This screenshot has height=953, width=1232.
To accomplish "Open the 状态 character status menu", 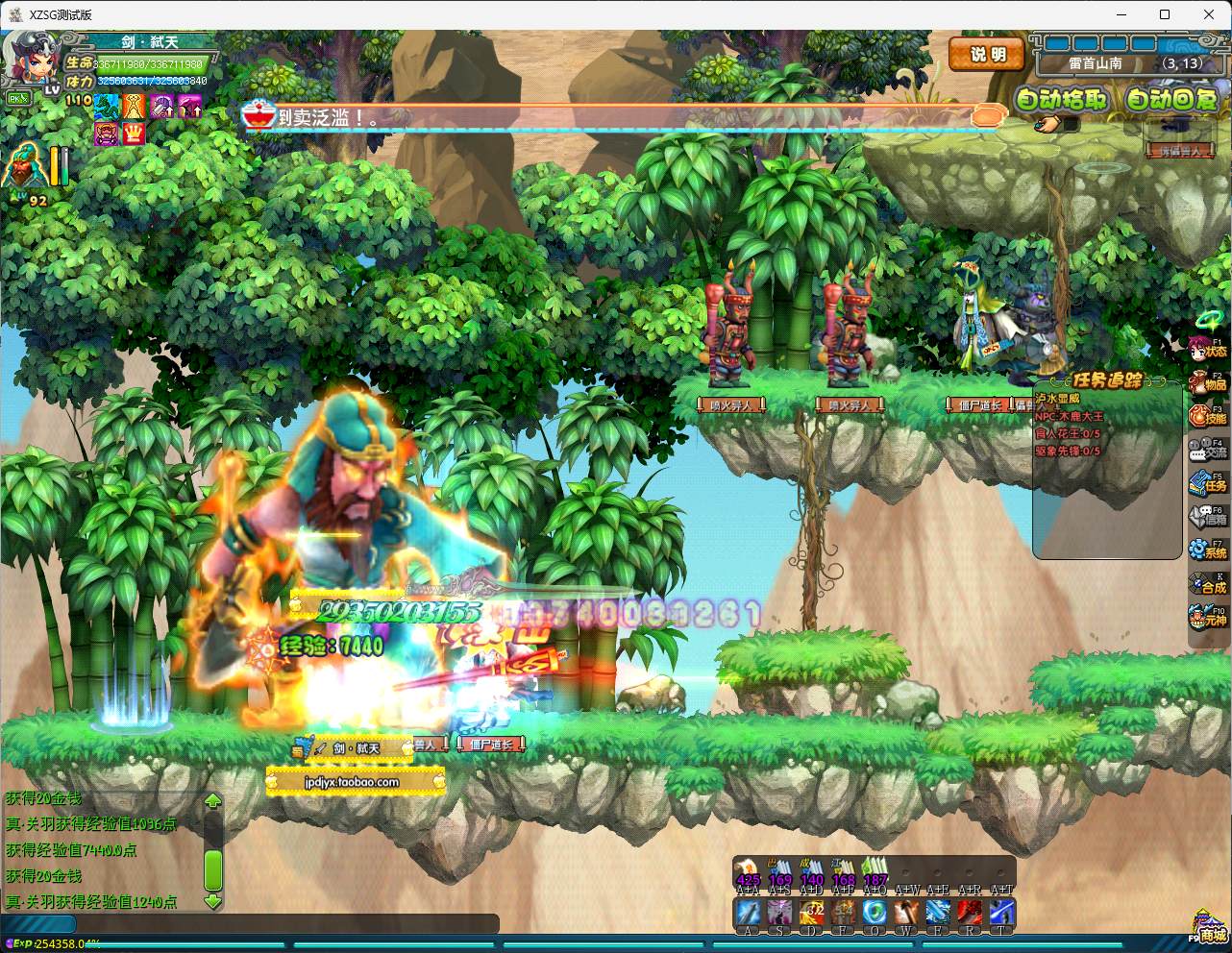I will [1209, 350].
